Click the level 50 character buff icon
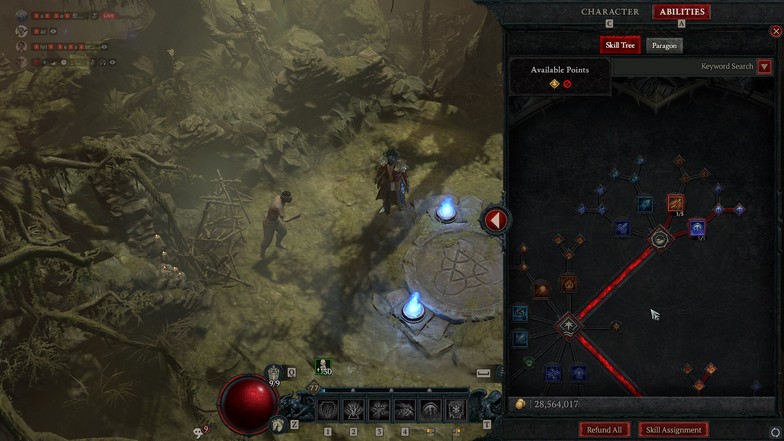Image resolution: width=784 pixels, height=441 pixels. pos(323,367)
